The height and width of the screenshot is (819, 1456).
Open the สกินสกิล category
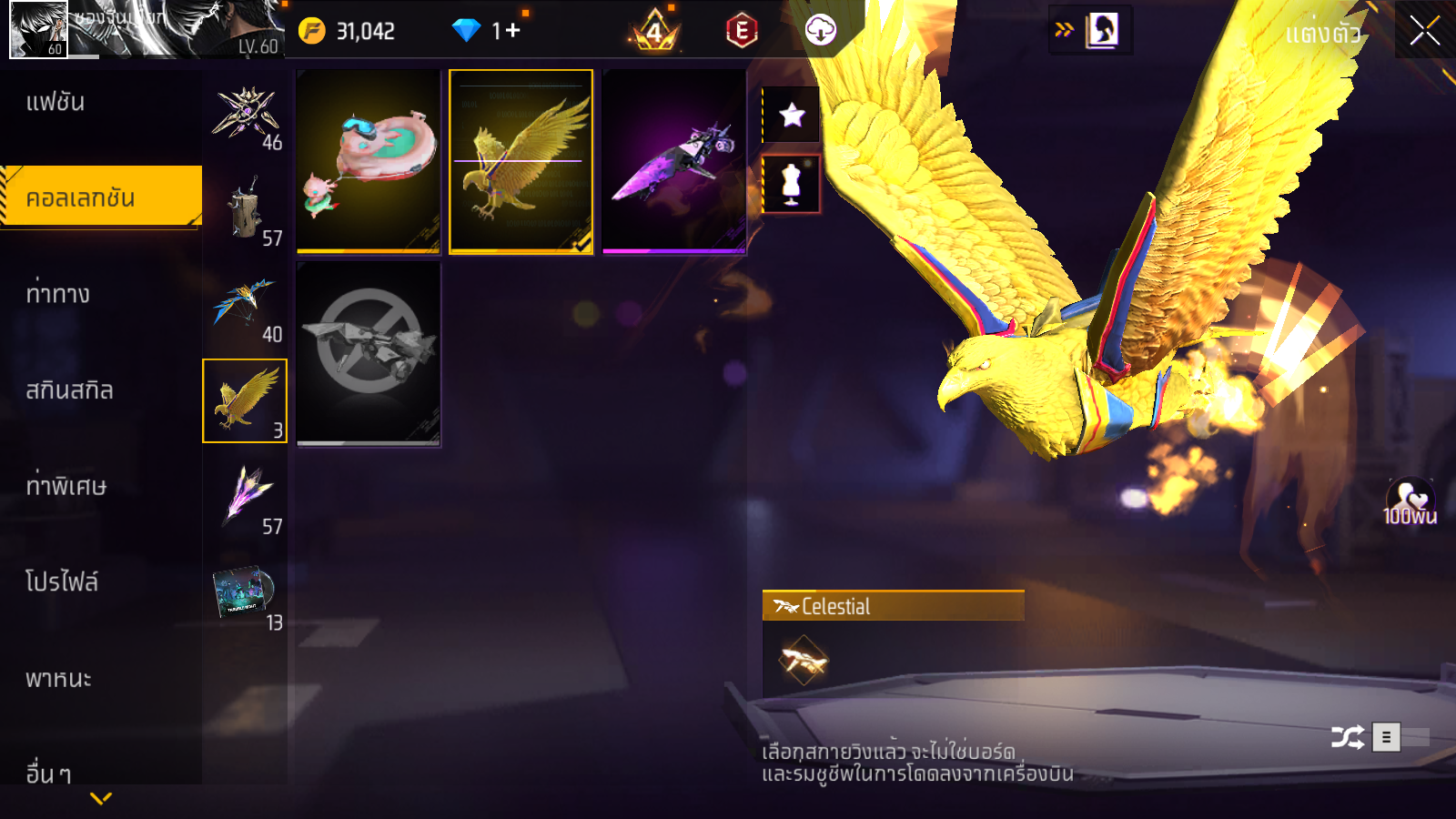click(x=69, y=390)
